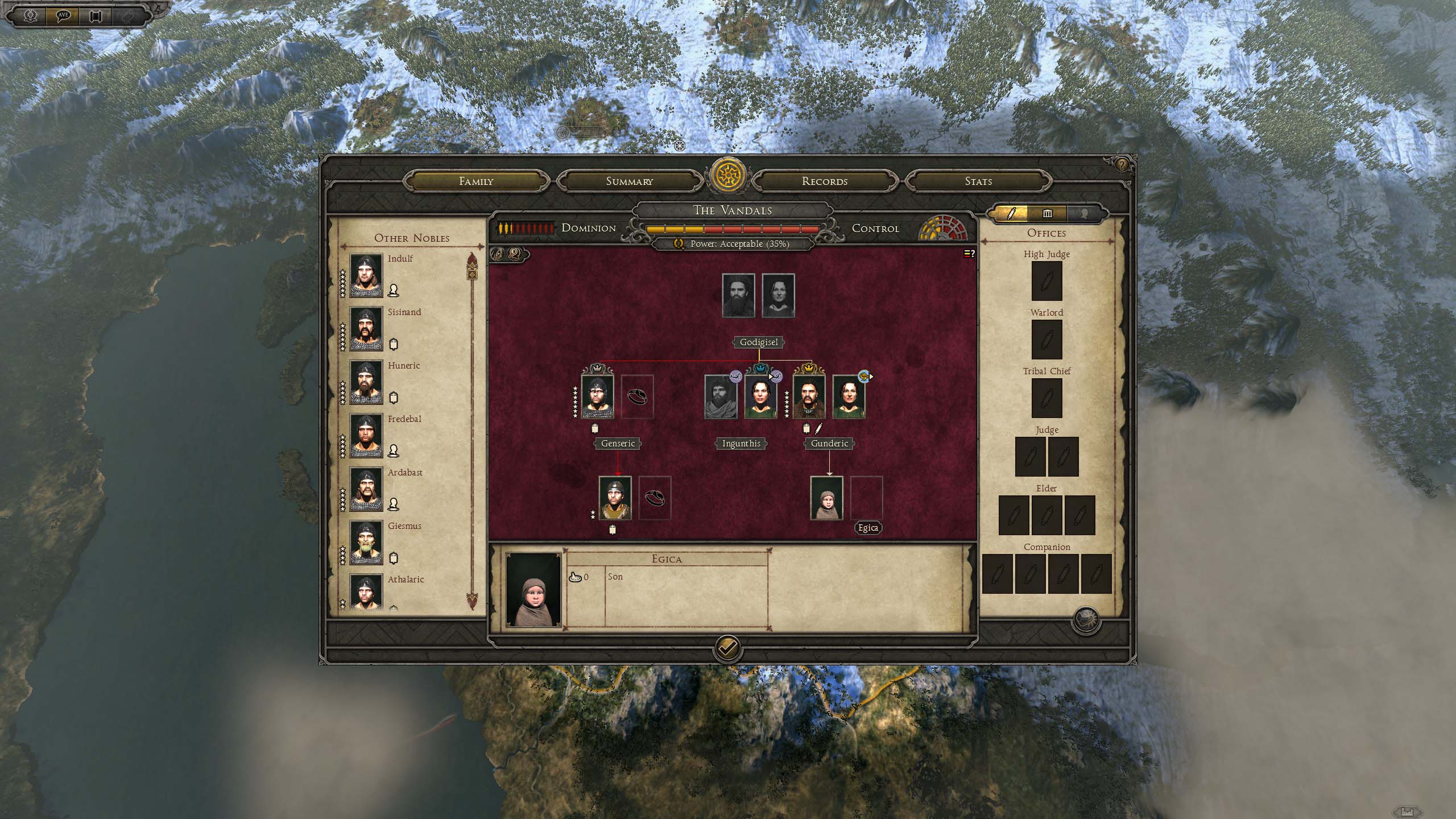Select Genseric's portrait in family tree

tap(597, 396)
